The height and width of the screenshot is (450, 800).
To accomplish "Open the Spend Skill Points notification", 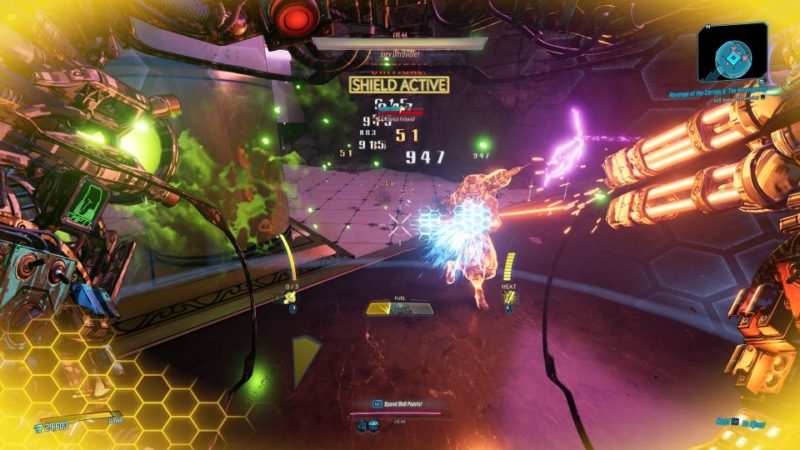I will (x=399, y=403).
